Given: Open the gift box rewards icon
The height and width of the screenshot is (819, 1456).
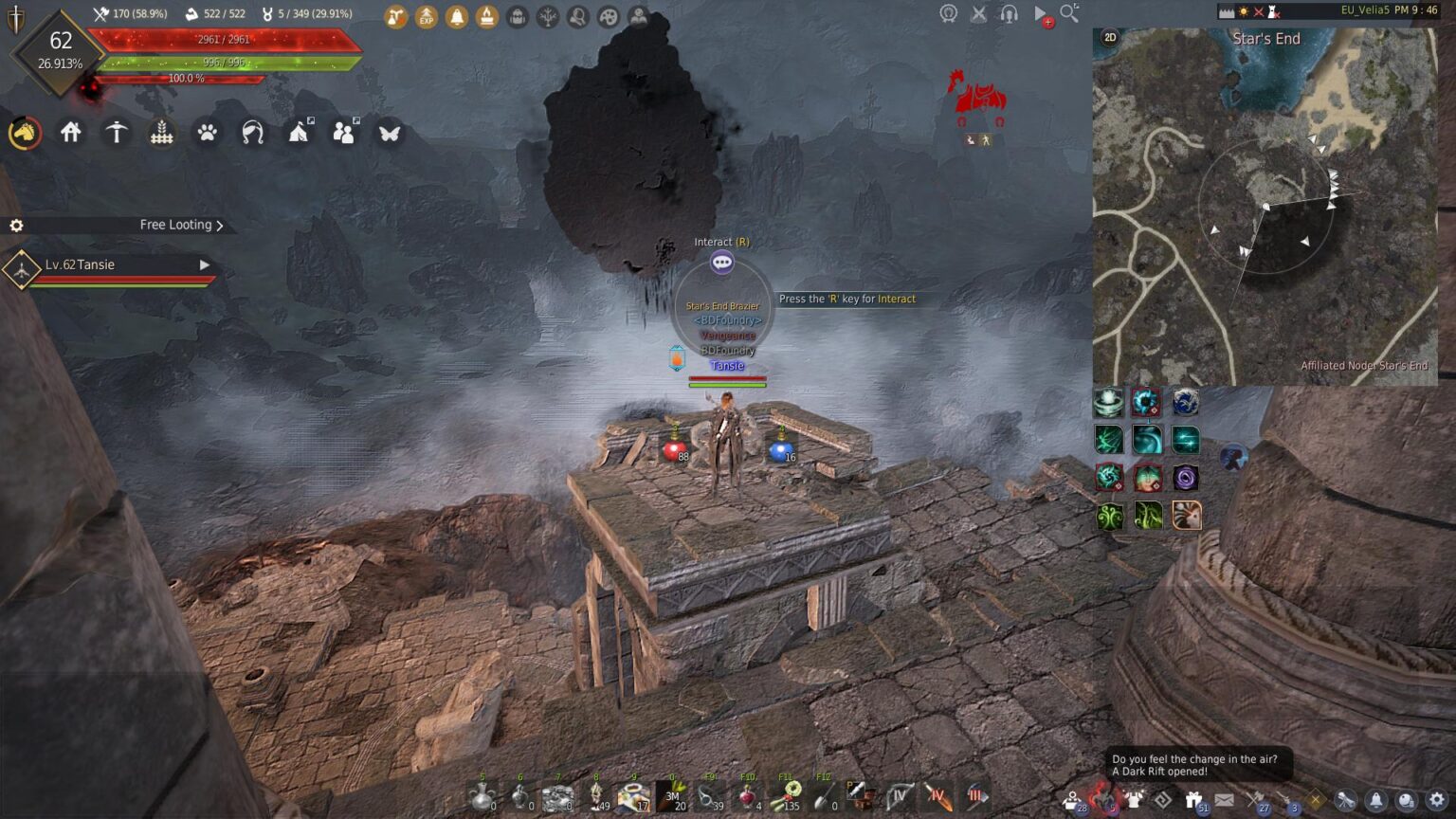Looking at the screenshot, I should click(x=1194, y=801).
